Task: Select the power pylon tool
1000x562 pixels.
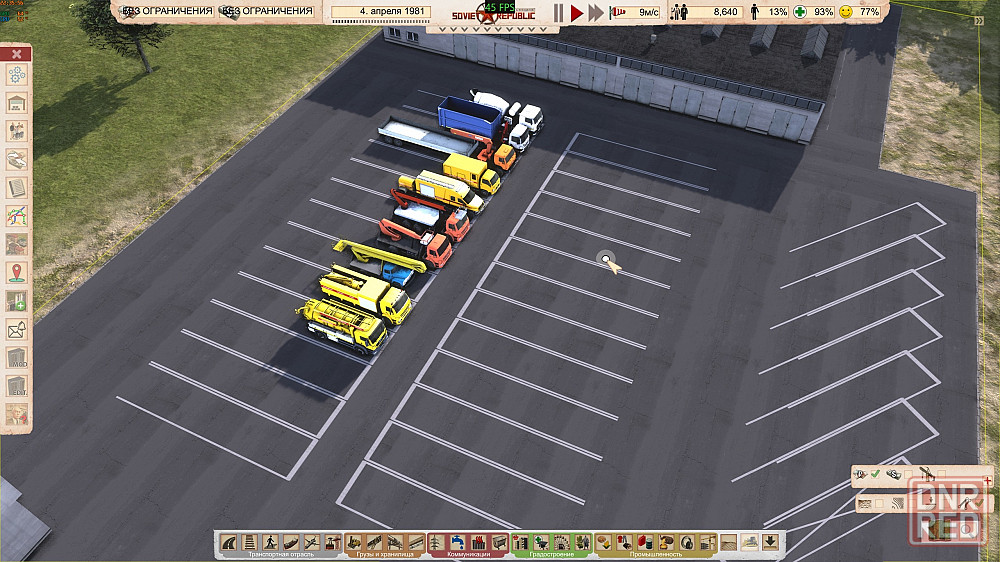Action: point(437,542)
